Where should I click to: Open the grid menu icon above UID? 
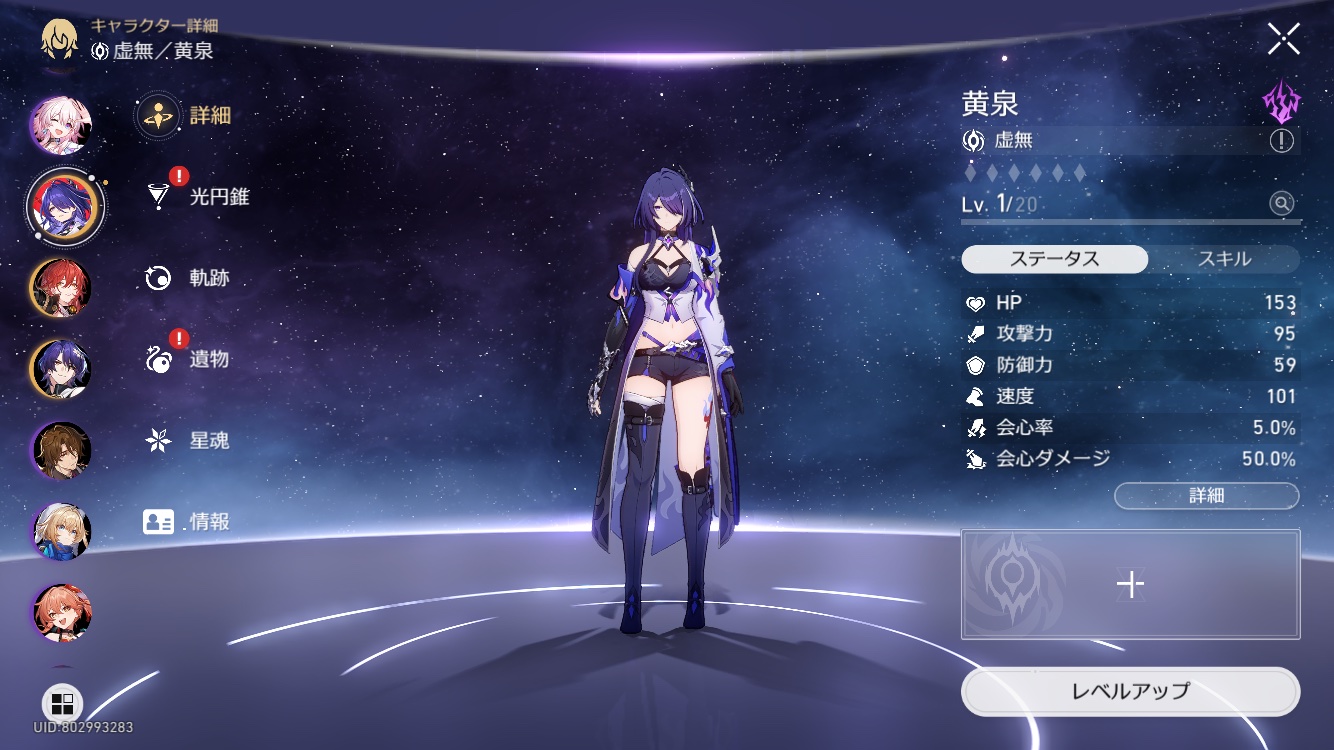[x=62, y=702]
